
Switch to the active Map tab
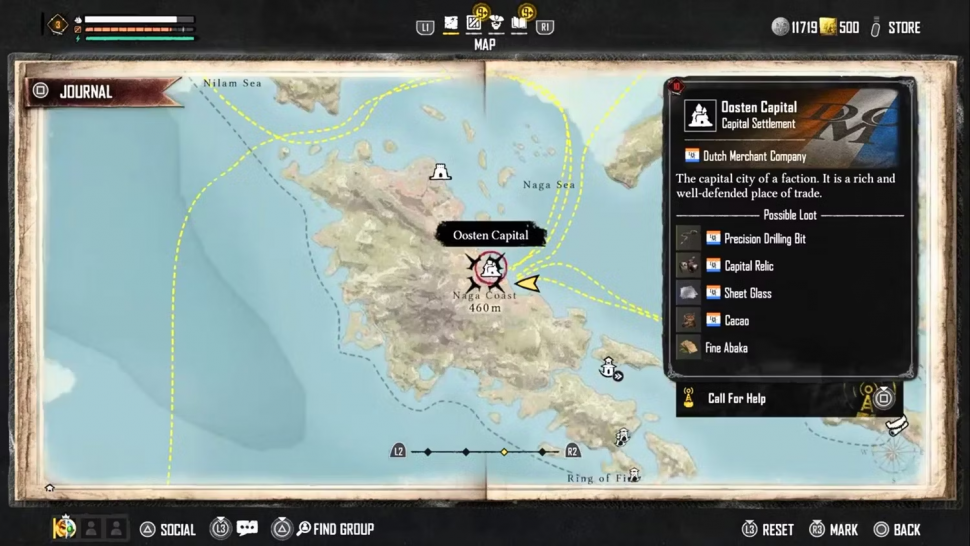coord(450,23)
